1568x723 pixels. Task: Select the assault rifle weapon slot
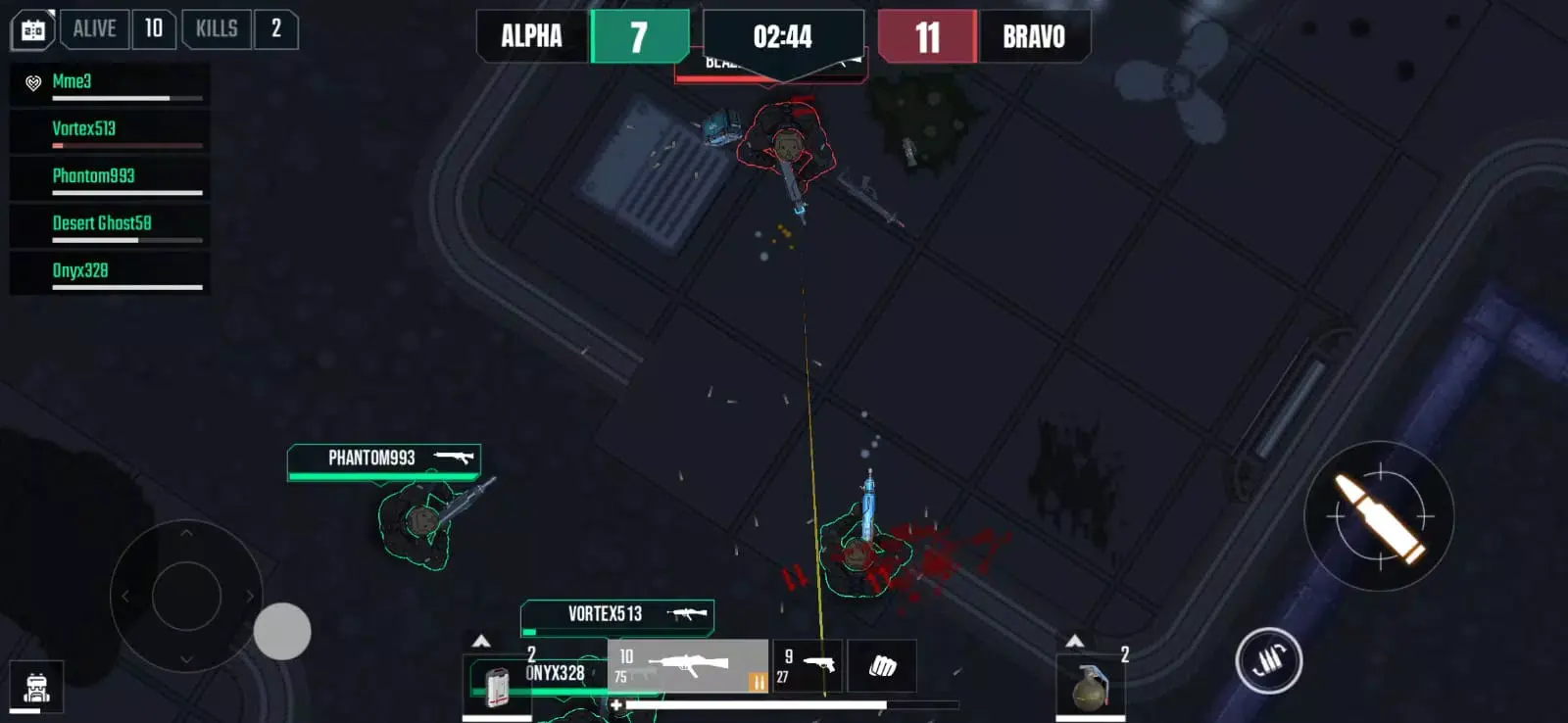click(x=687, y=666)
